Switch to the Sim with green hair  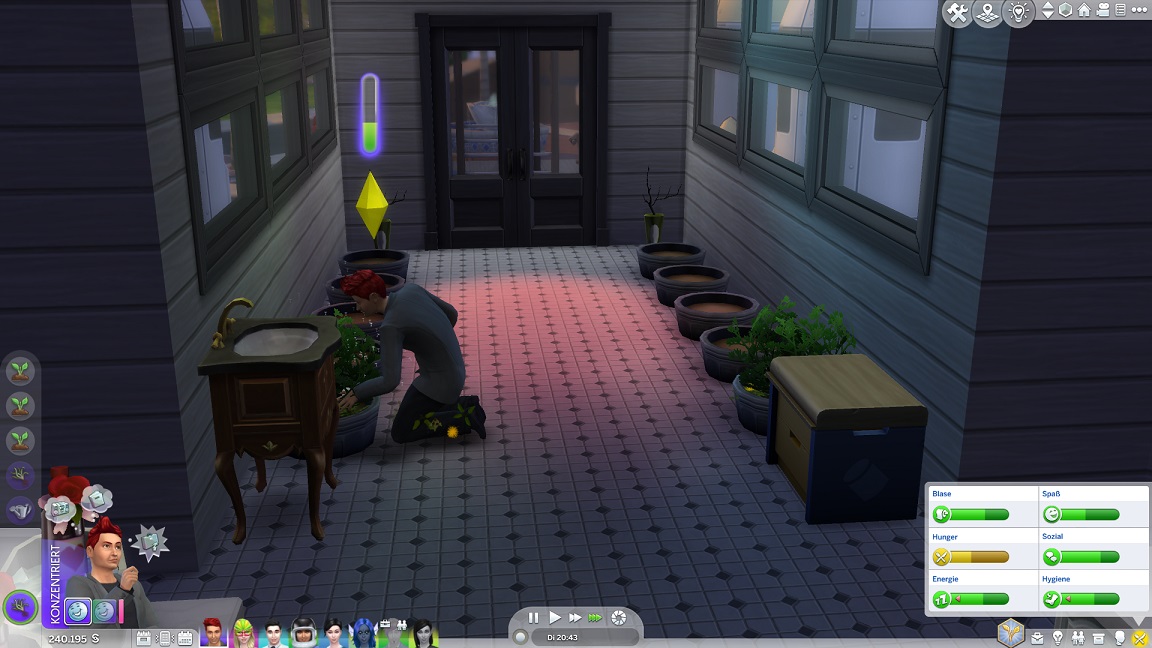[243, 632]
